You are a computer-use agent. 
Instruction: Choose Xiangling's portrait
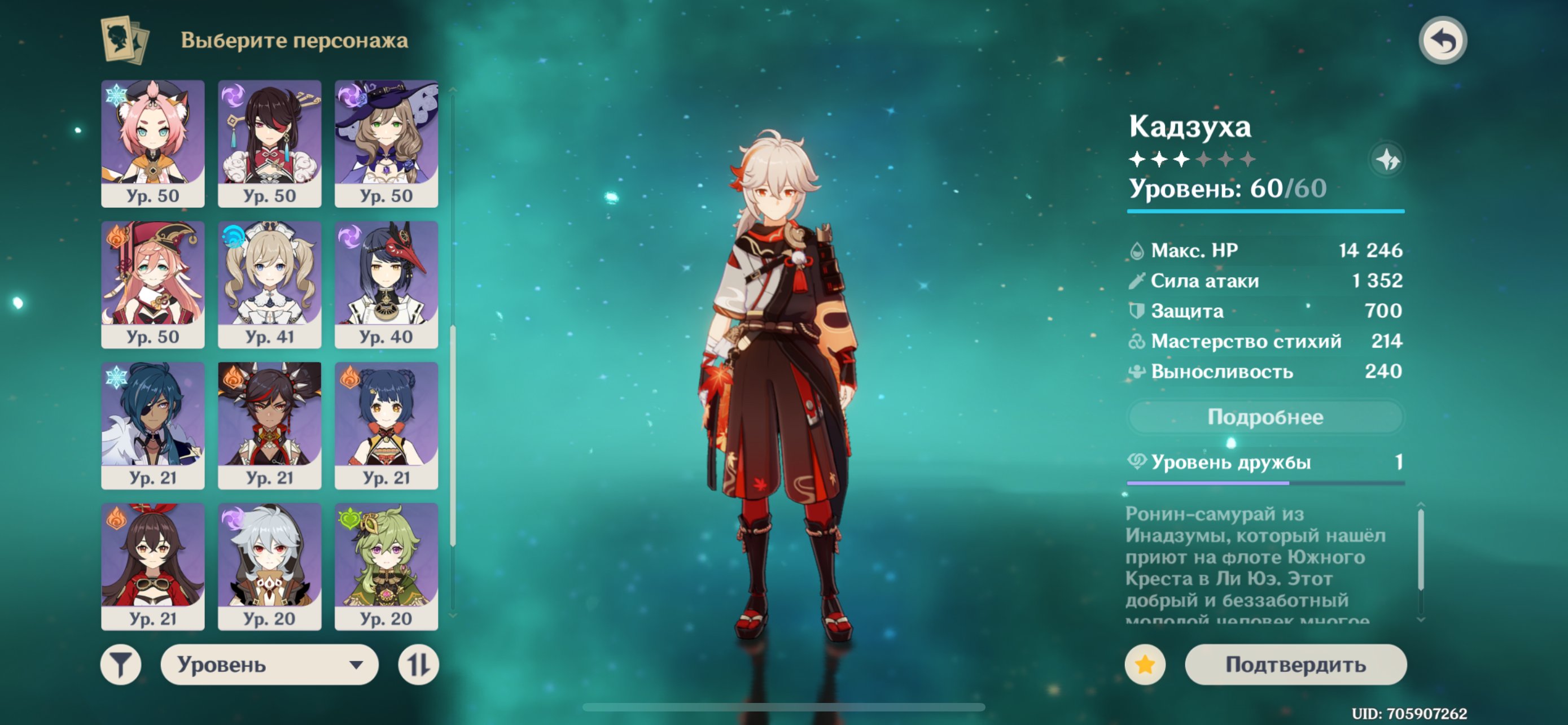(386, 425)
